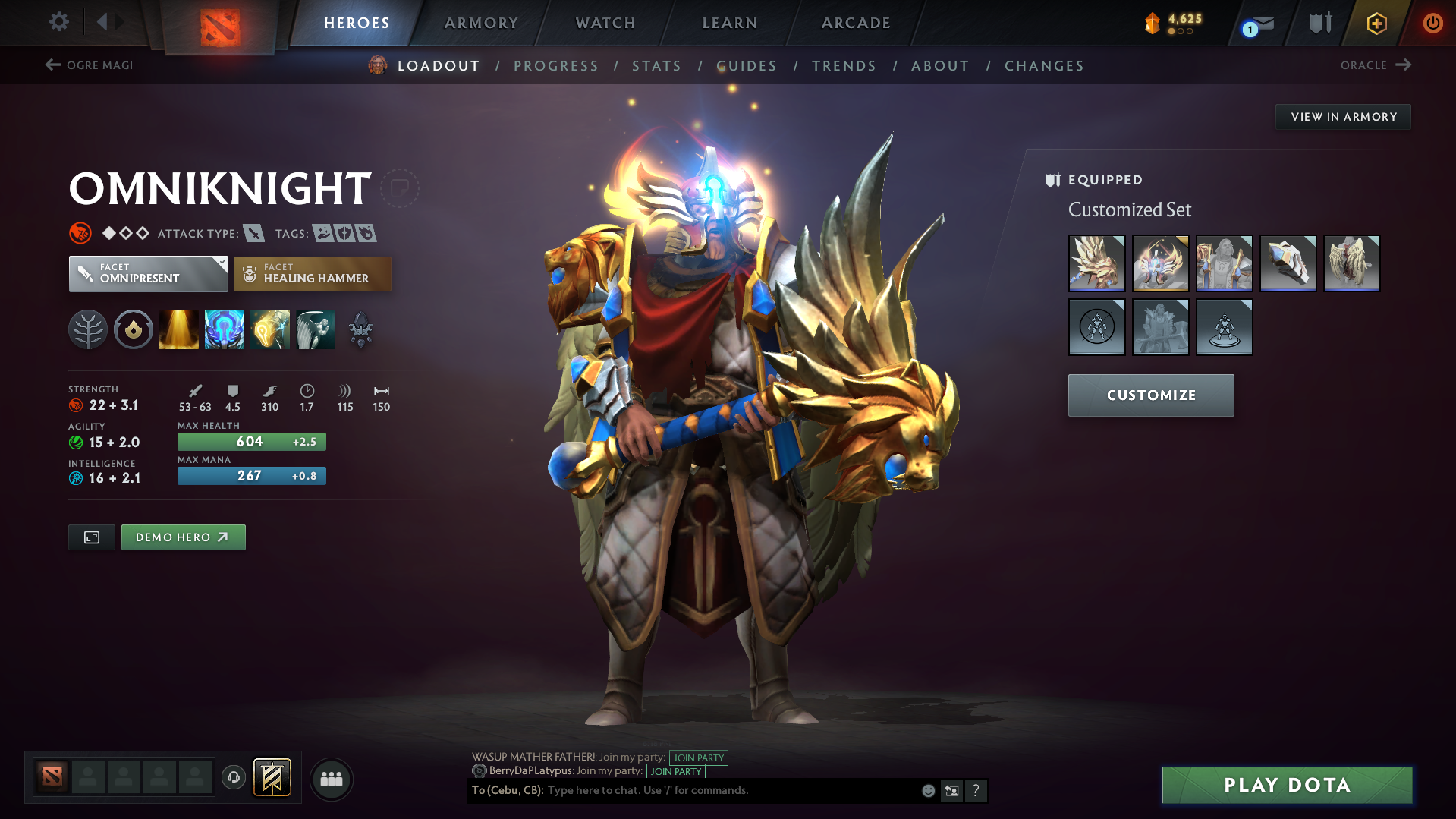This screenshot has height=819, width=1456.
Task: Click JOIN PARTY next to BerryDaPLatypus
Action: [x=675, y=771]
